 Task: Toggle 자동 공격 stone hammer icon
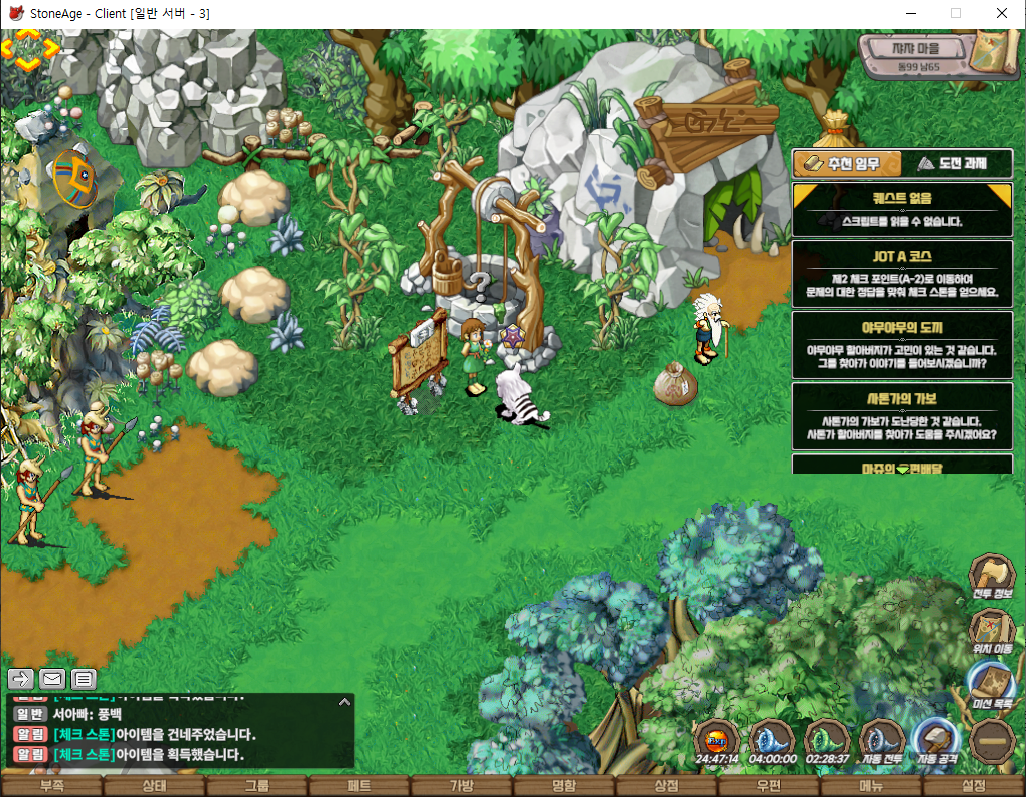pos(936,741)
